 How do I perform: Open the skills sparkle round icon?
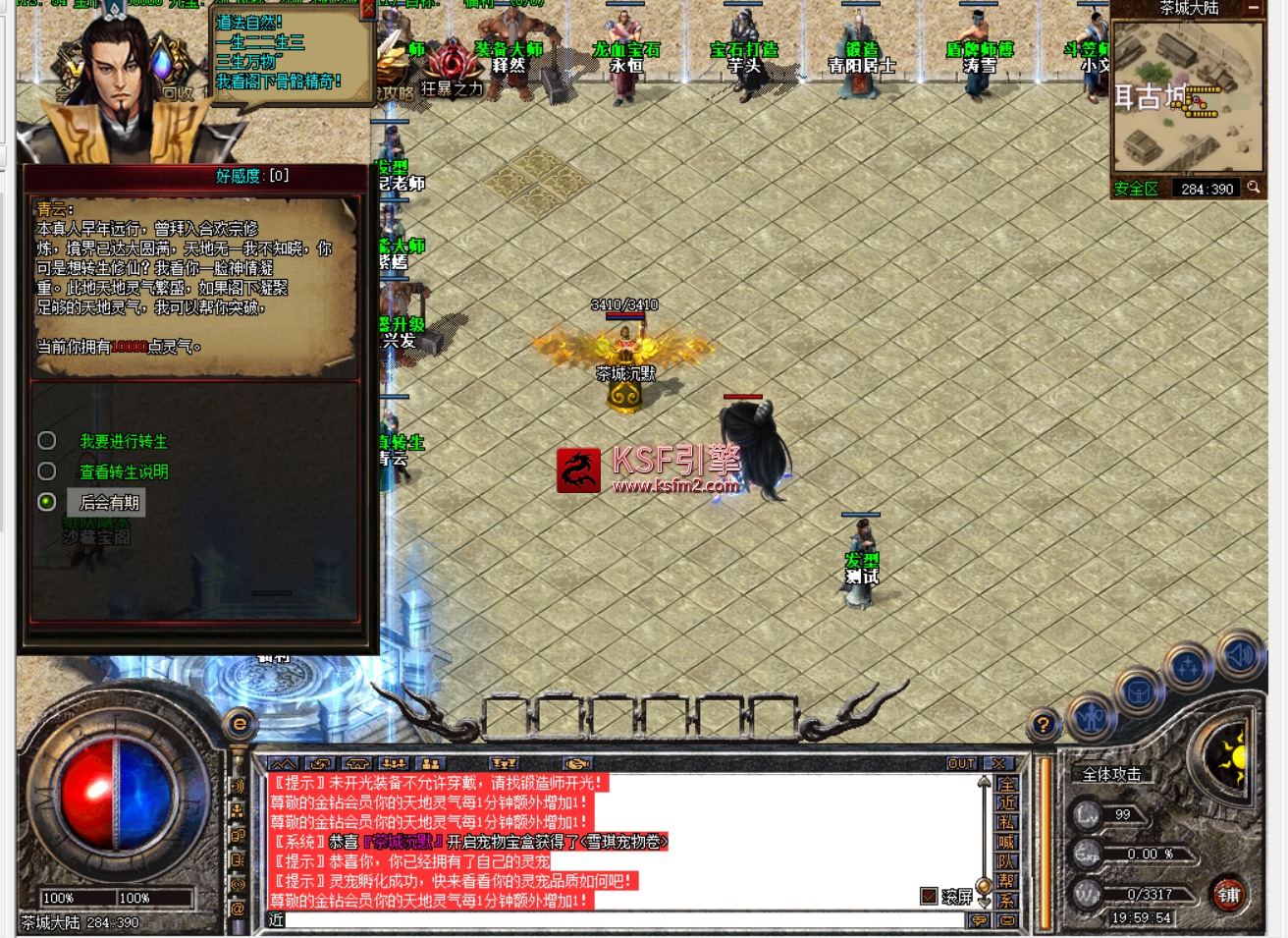point(1188,668)
